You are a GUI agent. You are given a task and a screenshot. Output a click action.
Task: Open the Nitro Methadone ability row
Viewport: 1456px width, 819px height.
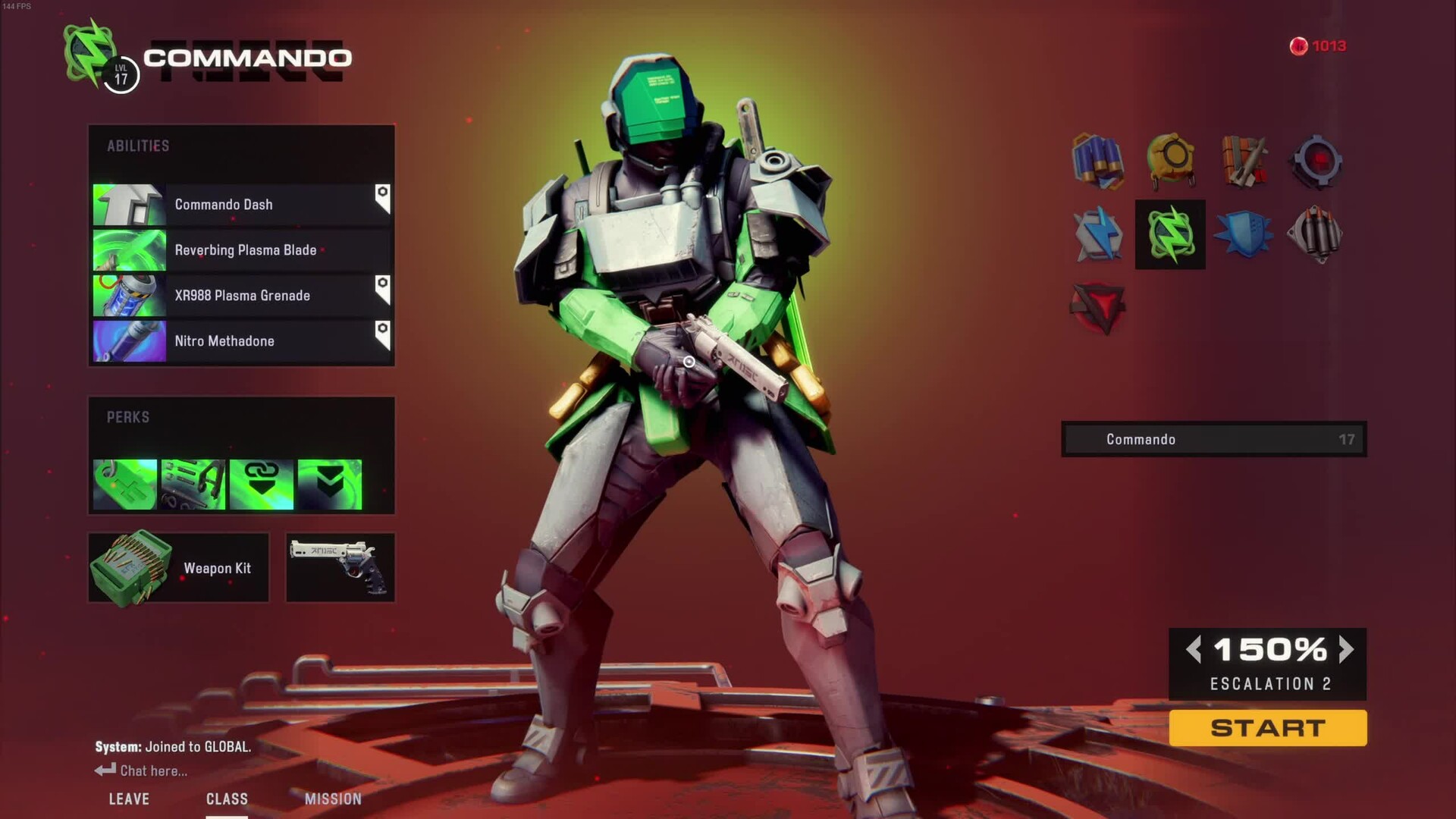point(241,341)
